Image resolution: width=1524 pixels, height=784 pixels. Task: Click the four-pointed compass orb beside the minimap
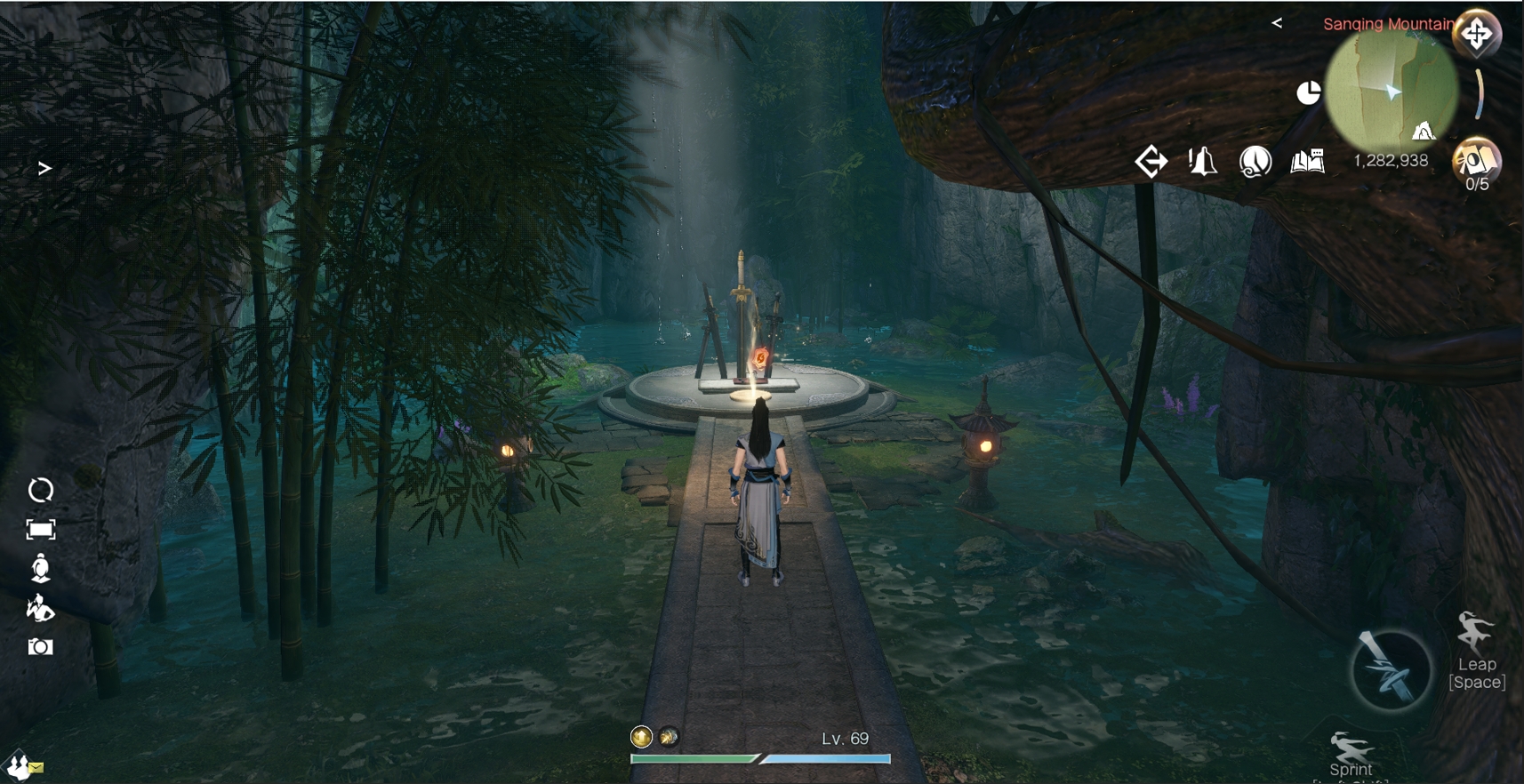coord(1477,35)
